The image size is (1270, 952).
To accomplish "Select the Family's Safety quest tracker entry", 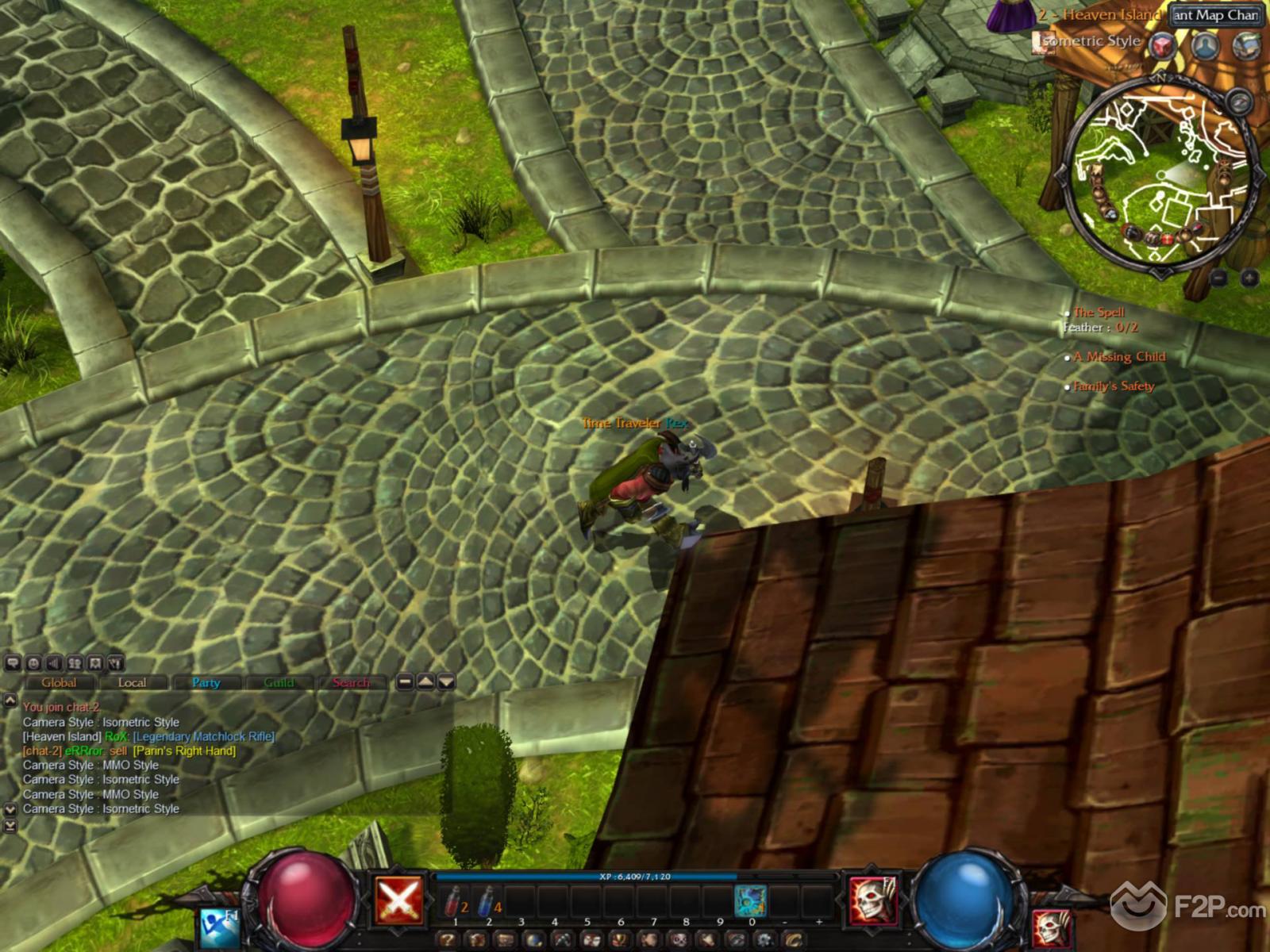I will [1114, 386].
